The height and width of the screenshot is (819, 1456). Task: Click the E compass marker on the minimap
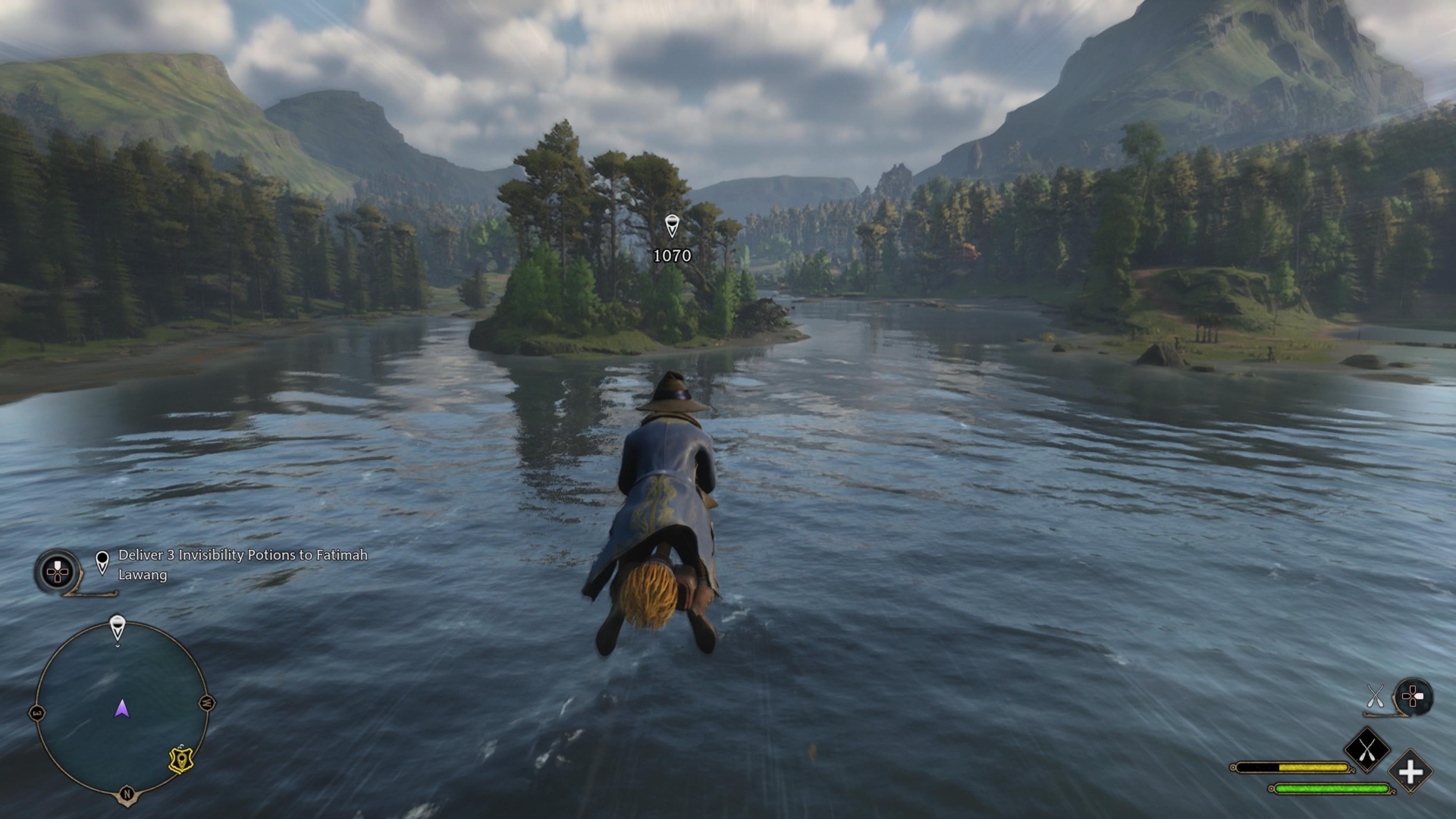(38, 713)
